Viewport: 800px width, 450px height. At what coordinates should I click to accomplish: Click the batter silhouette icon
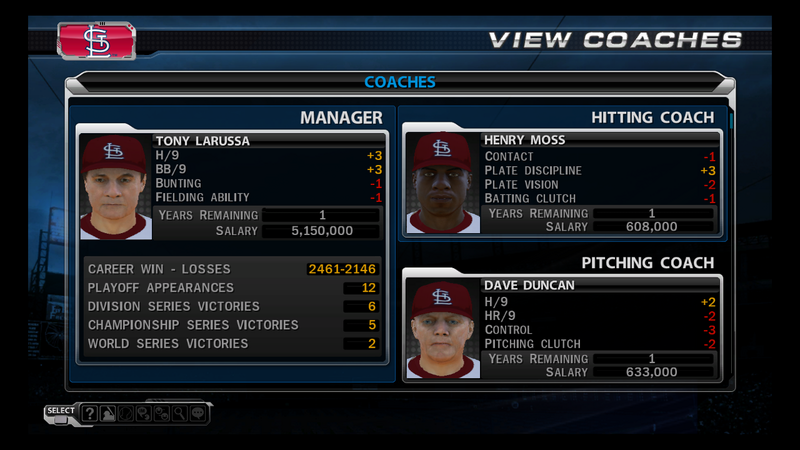(x=108, y=413)
